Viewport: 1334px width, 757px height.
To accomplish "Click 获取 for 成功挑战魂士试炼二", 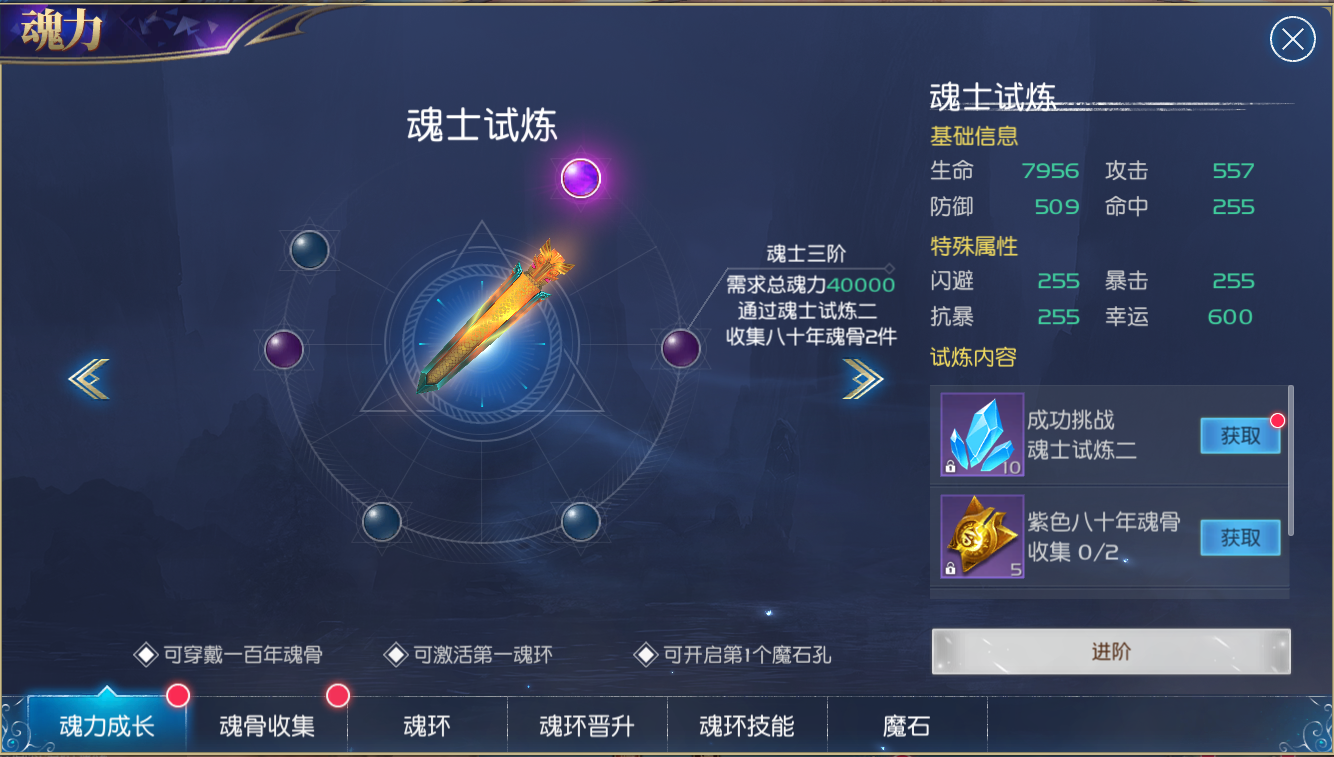I will (x=1240, y=436).
